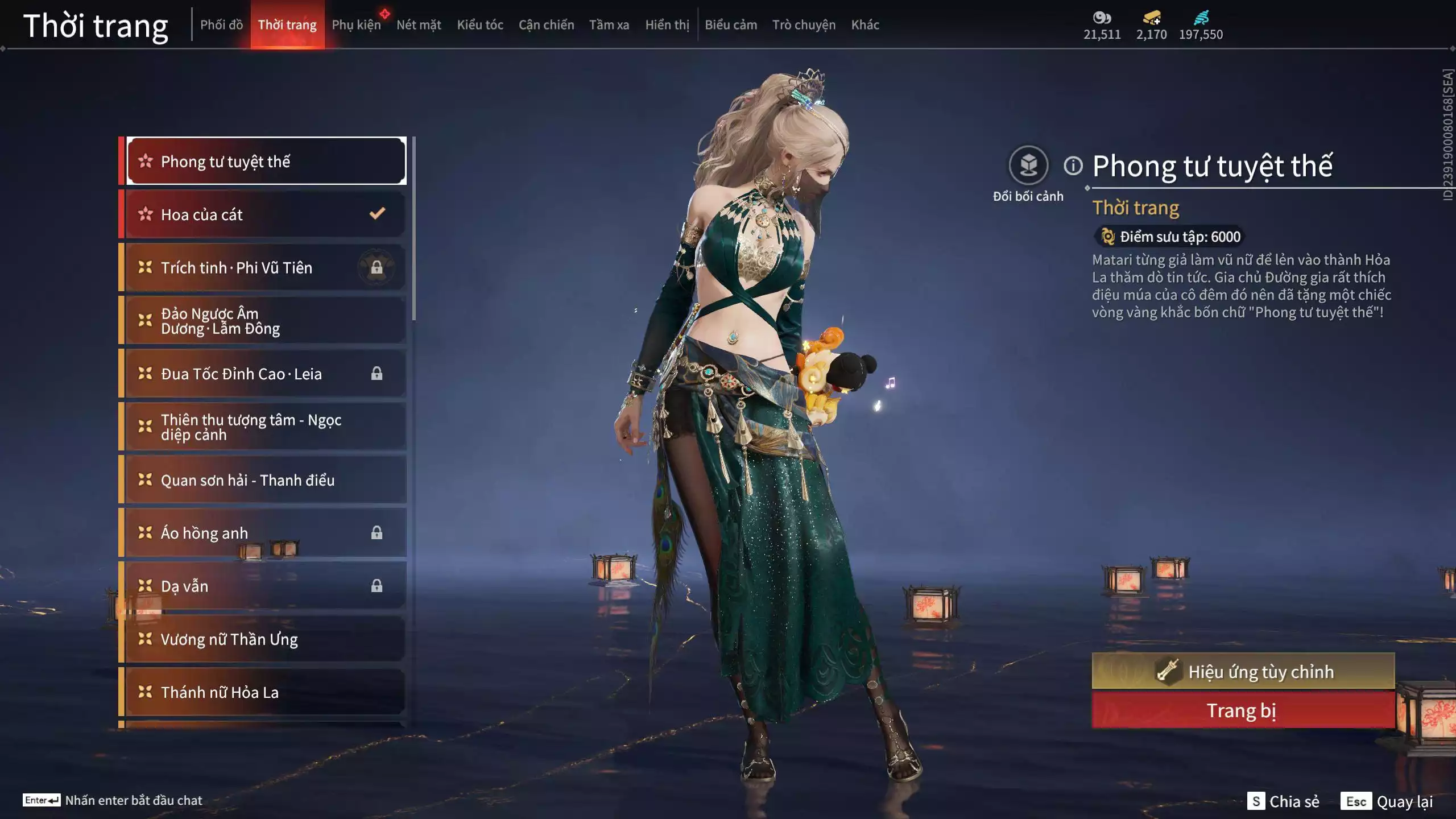Open the Phụ kiện tab
This screenshot has width=1456, height=819.
pos(356,25)
